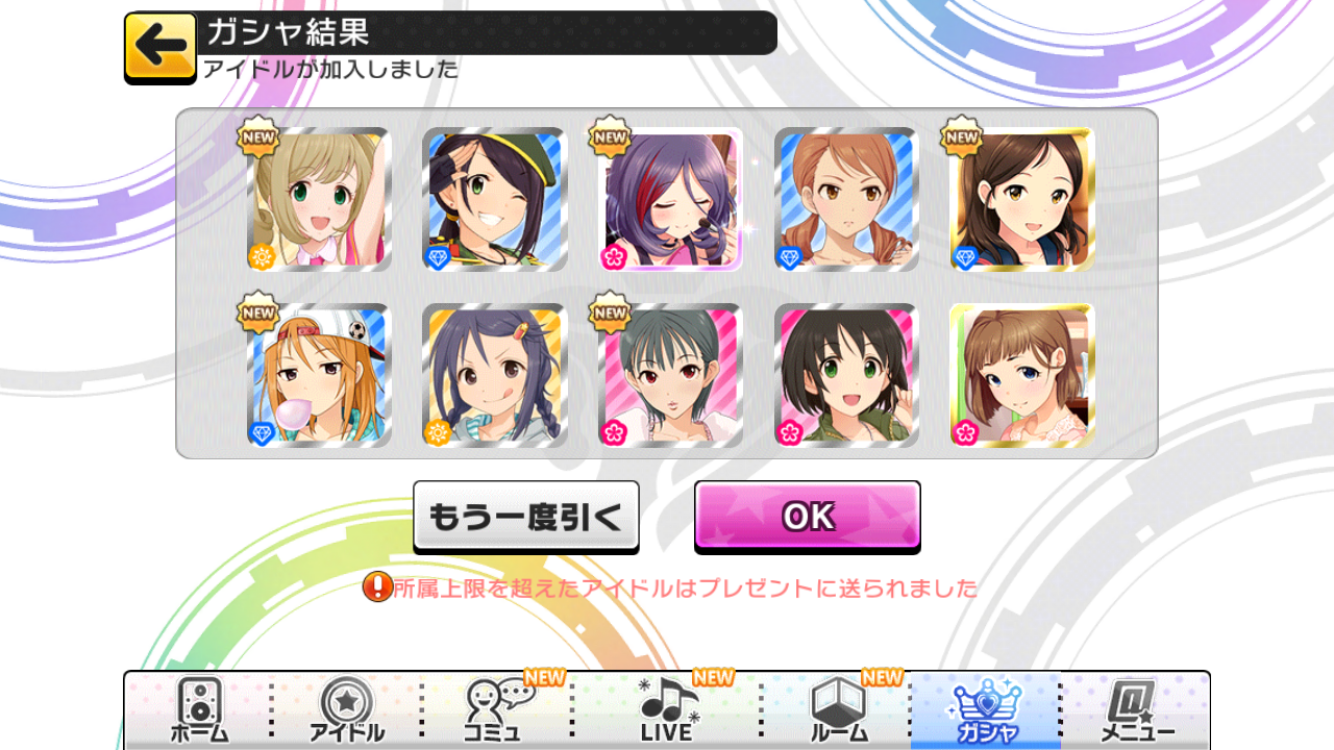The image size is (1334, 750).
Task: Go back using the yellow arrow button
Action: click(160, 47)
